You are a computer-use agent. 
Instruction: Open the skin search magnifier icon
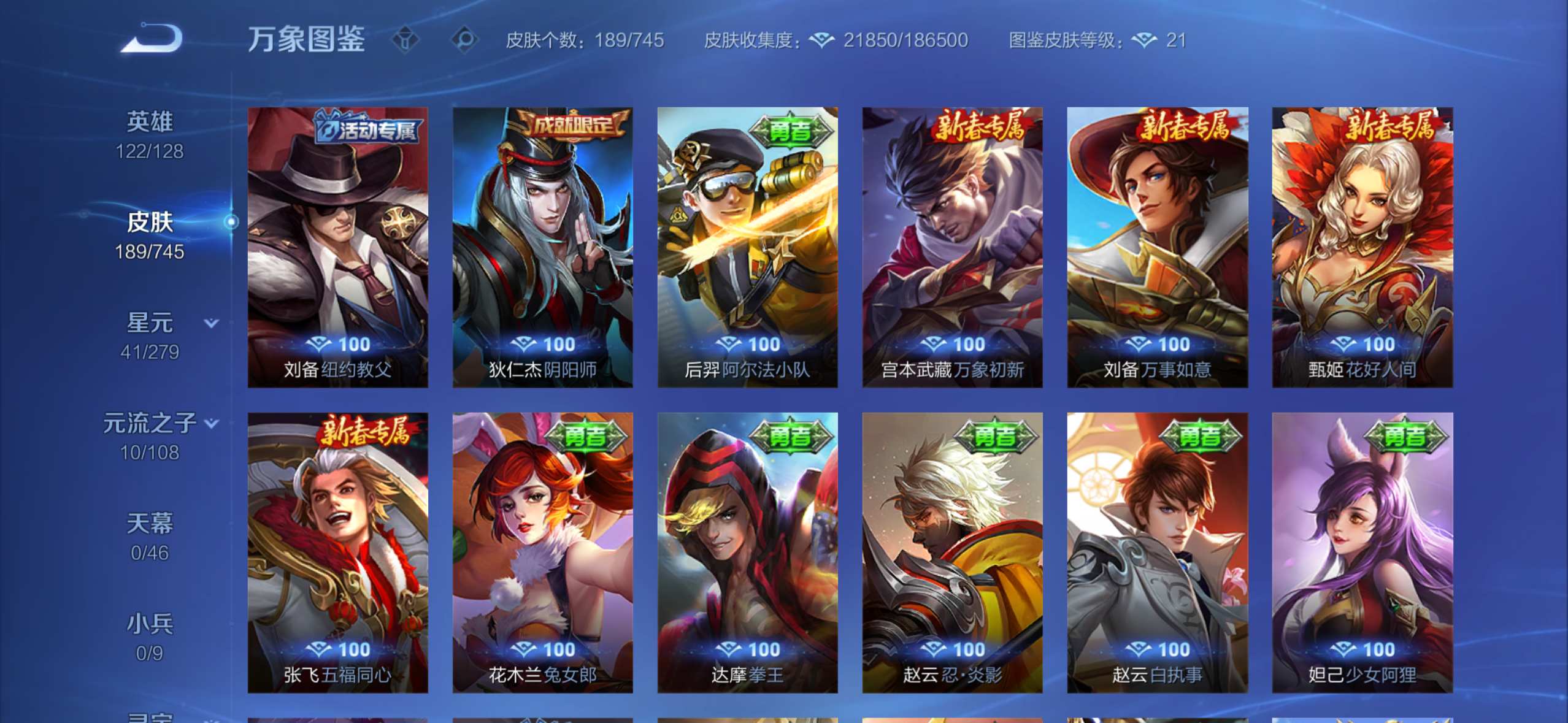pos(464,40)
